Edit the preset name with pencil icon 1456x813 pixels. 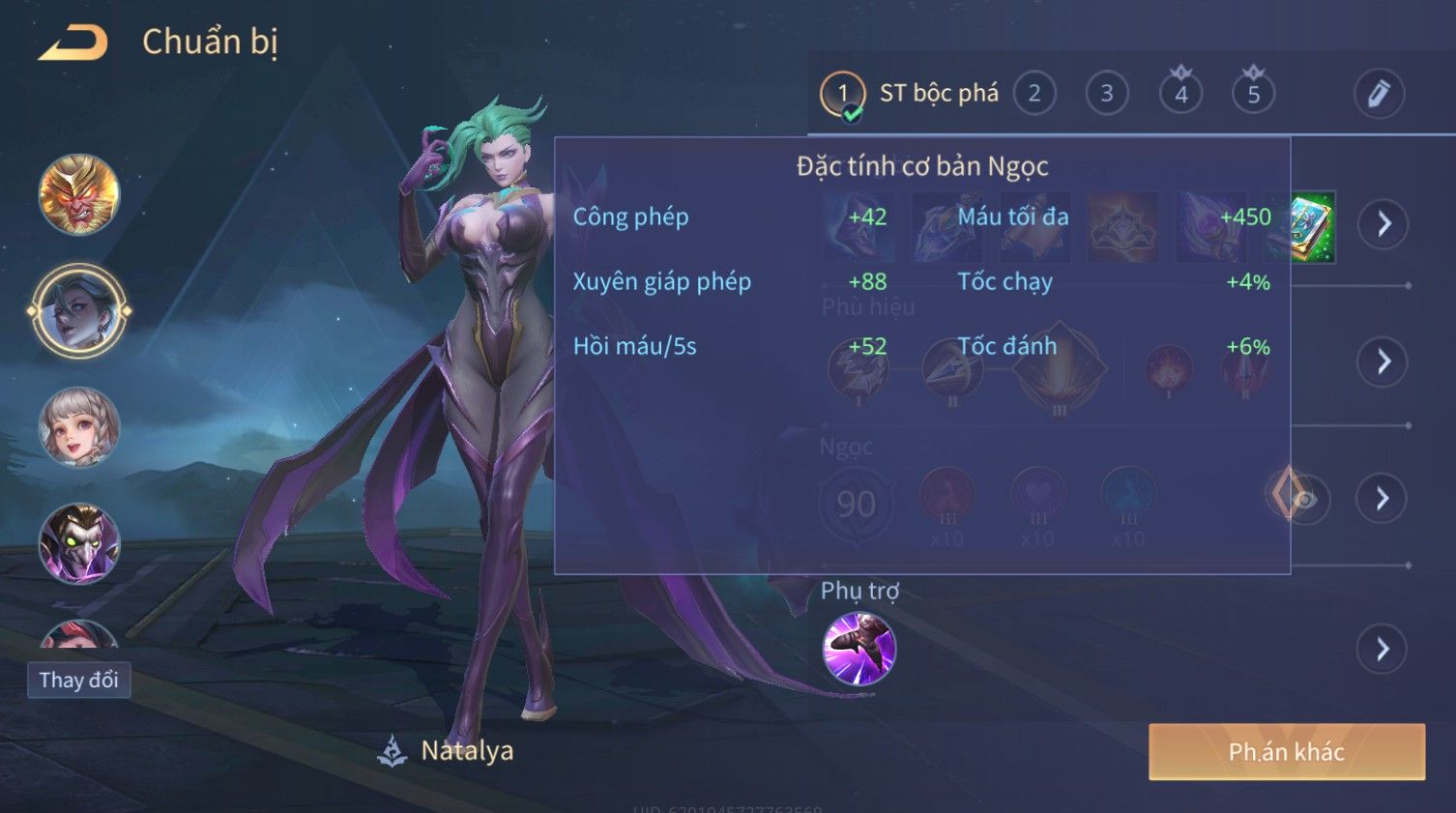[1378, 94]
